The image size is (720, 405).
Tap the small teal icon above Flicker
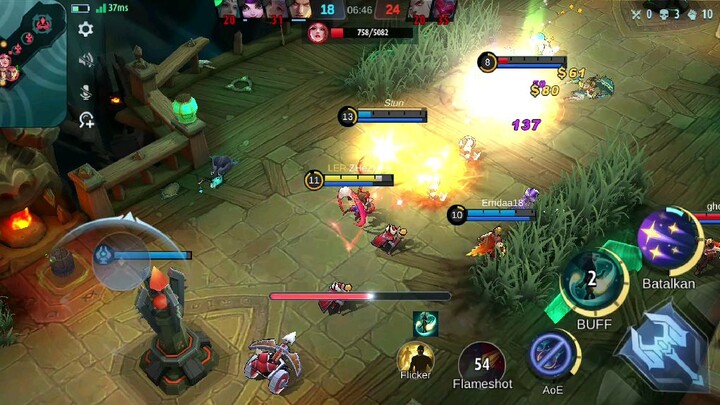(425, 323)
